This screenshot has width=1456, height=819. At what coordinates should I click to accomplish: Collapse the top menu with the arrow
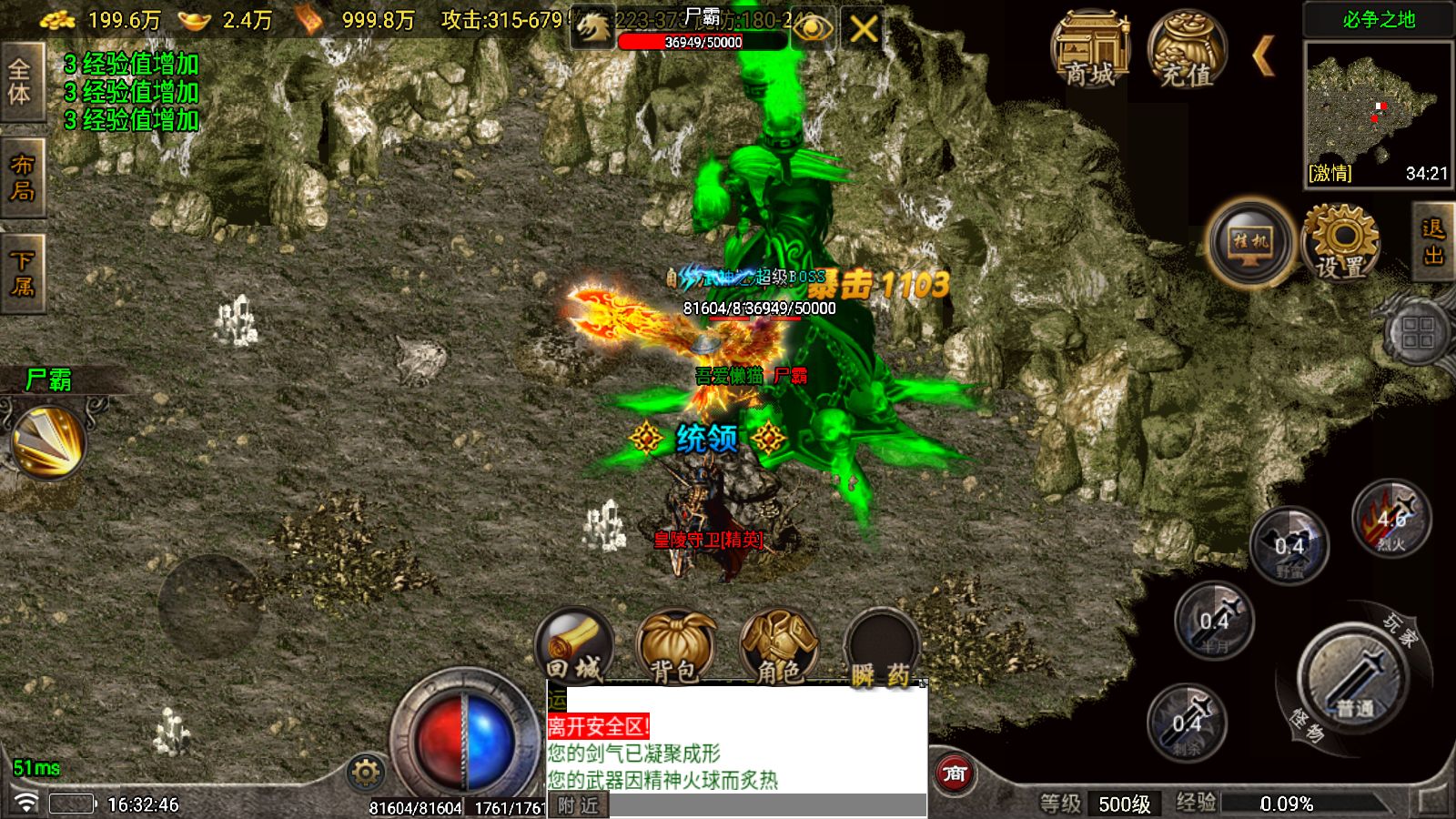[x=1262, y=56]
